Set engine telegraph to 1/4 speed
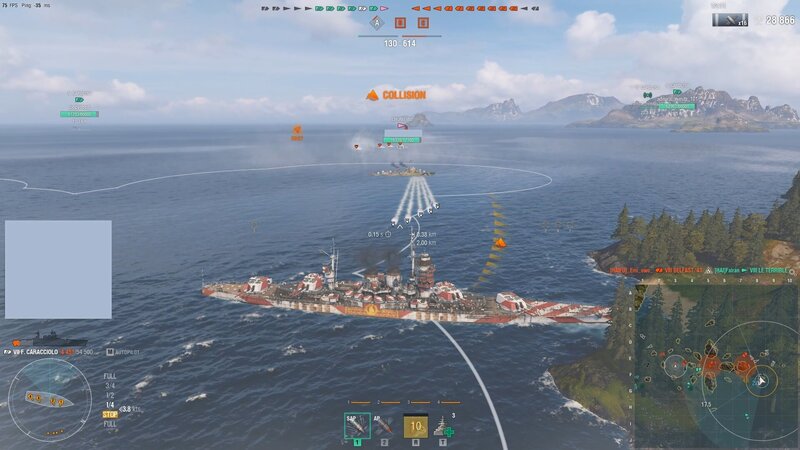800x450 pixels. click(110, 403)
